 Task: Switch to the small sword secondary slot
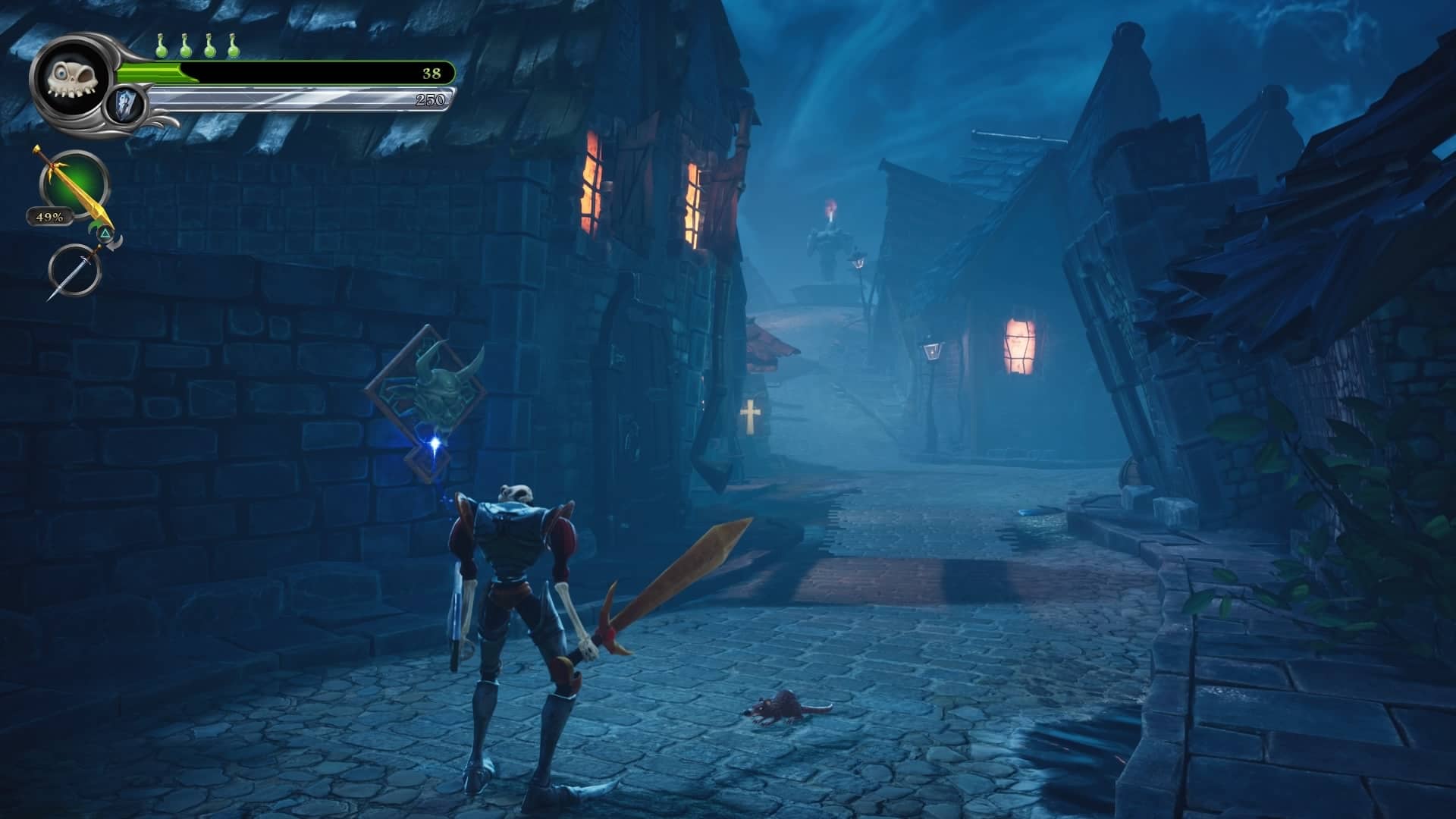[74, 269]
